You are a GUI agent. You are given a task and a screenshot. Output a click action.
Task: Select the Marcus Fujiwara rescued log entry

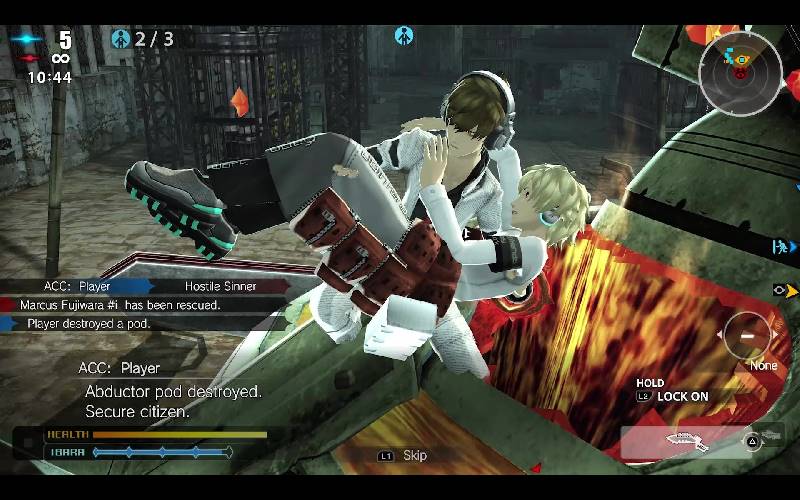pos(120,304)
